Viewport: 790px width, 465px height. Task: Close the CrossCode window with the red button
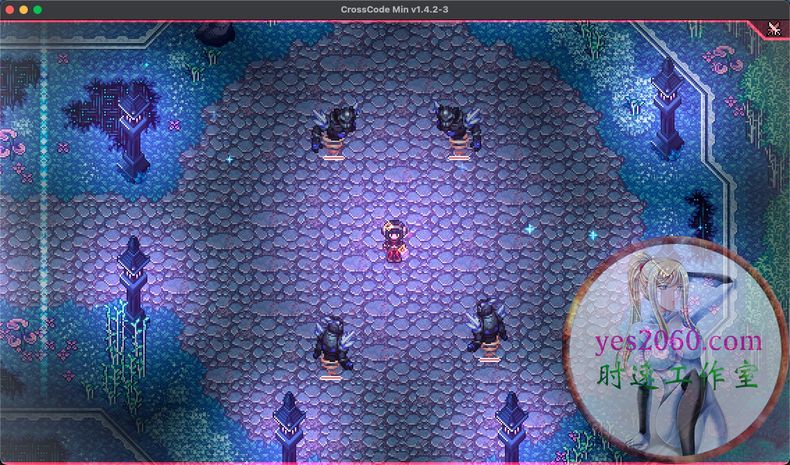[x=9, y=9]
